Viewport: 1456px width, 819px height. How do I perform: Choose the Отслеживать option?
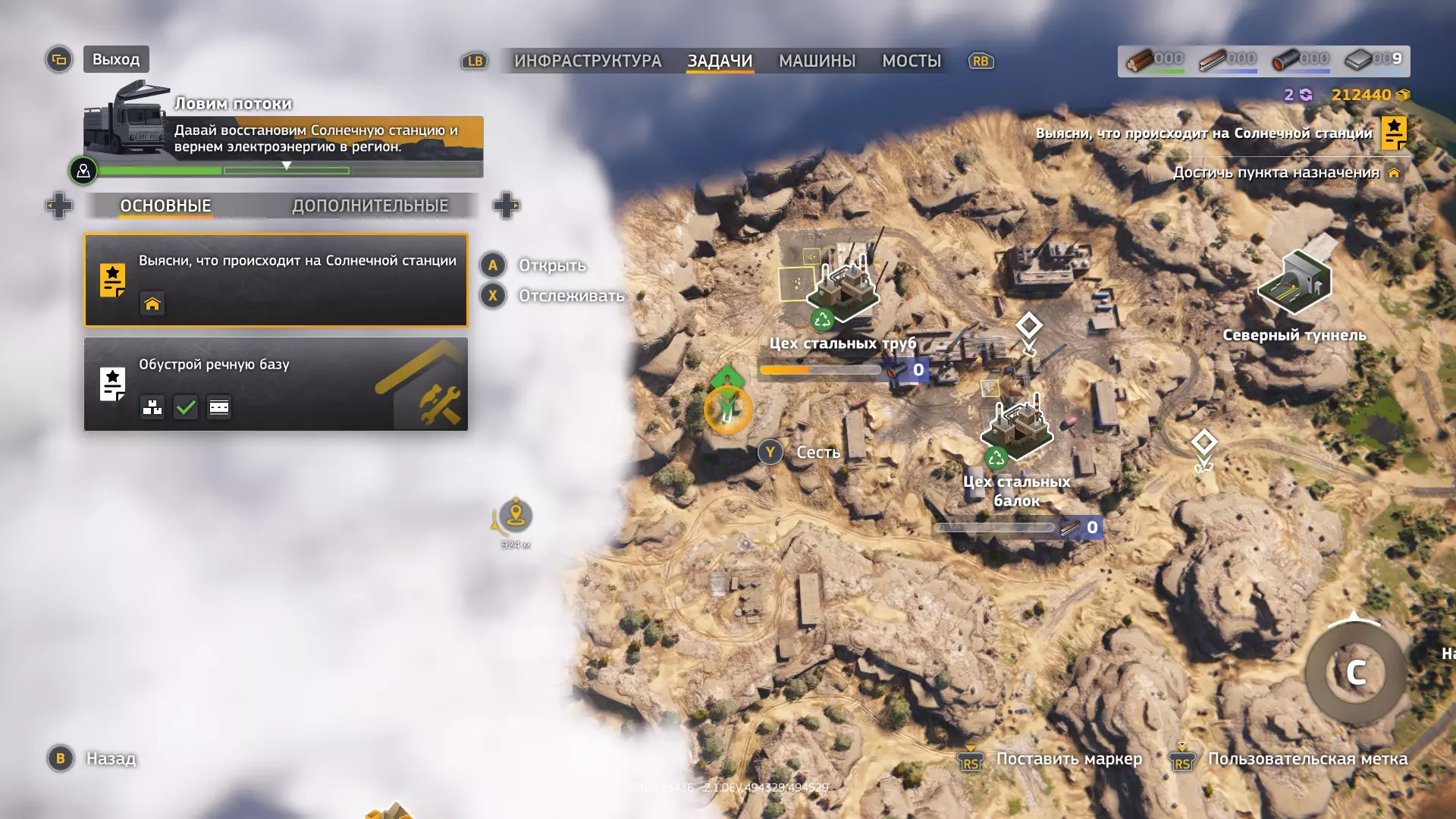tap(570, 296)
